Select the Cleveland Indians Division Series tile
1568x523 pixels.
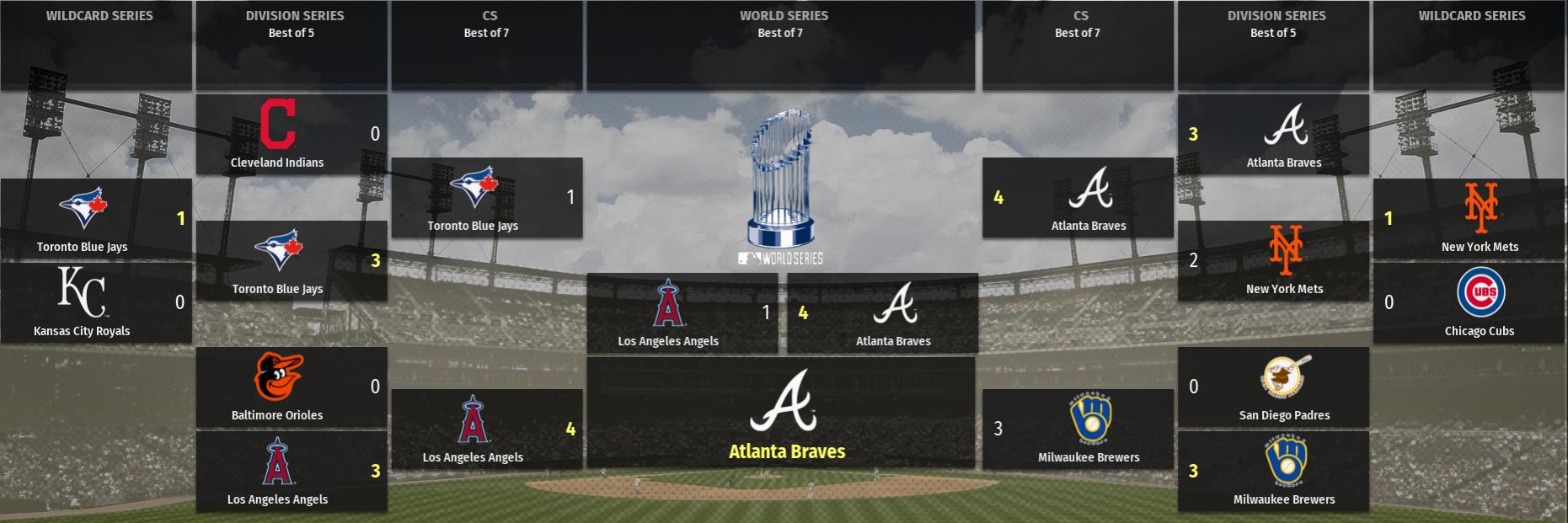(292, 135)
